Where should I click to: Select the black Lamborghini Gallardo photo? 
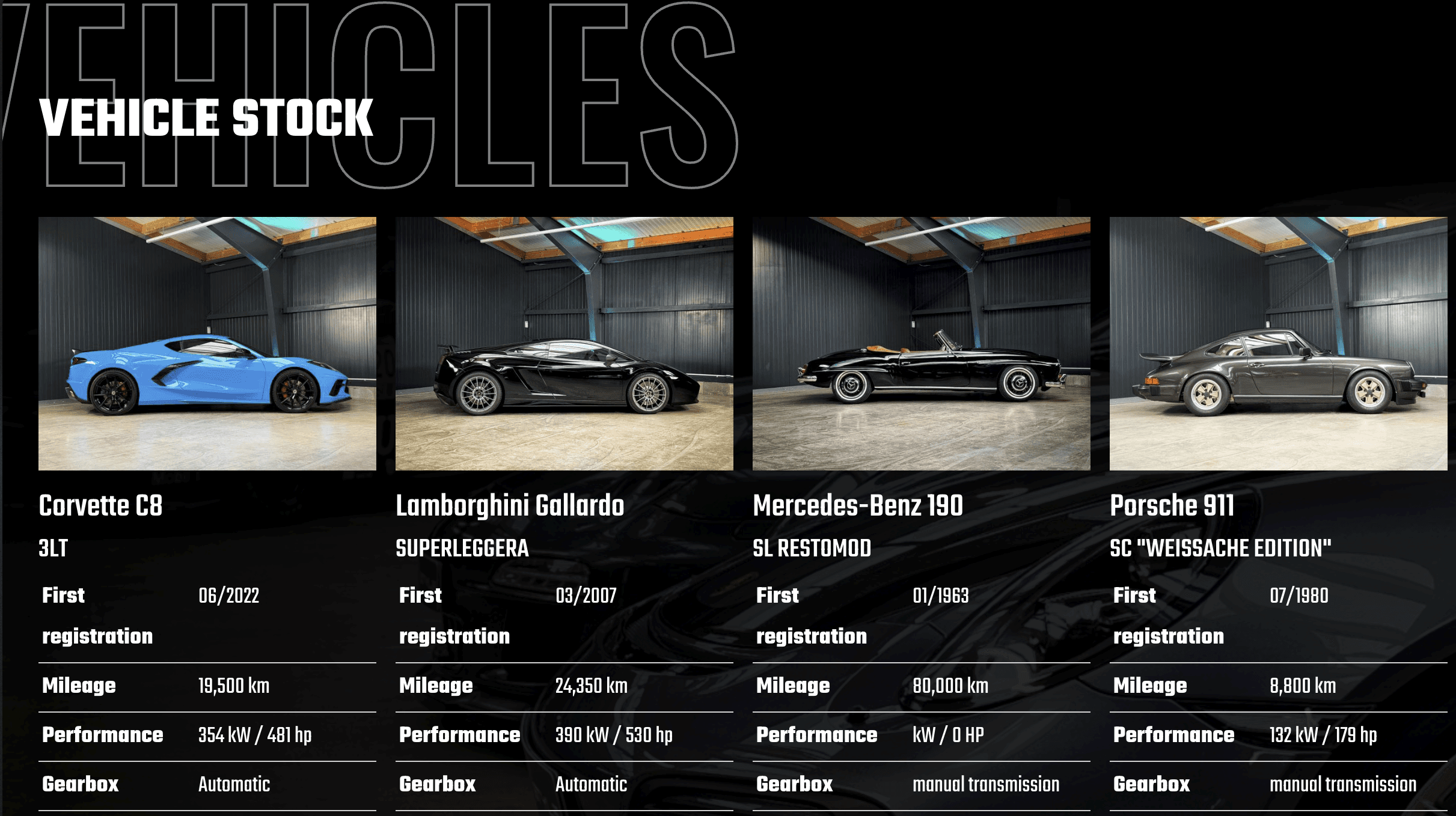564,343
